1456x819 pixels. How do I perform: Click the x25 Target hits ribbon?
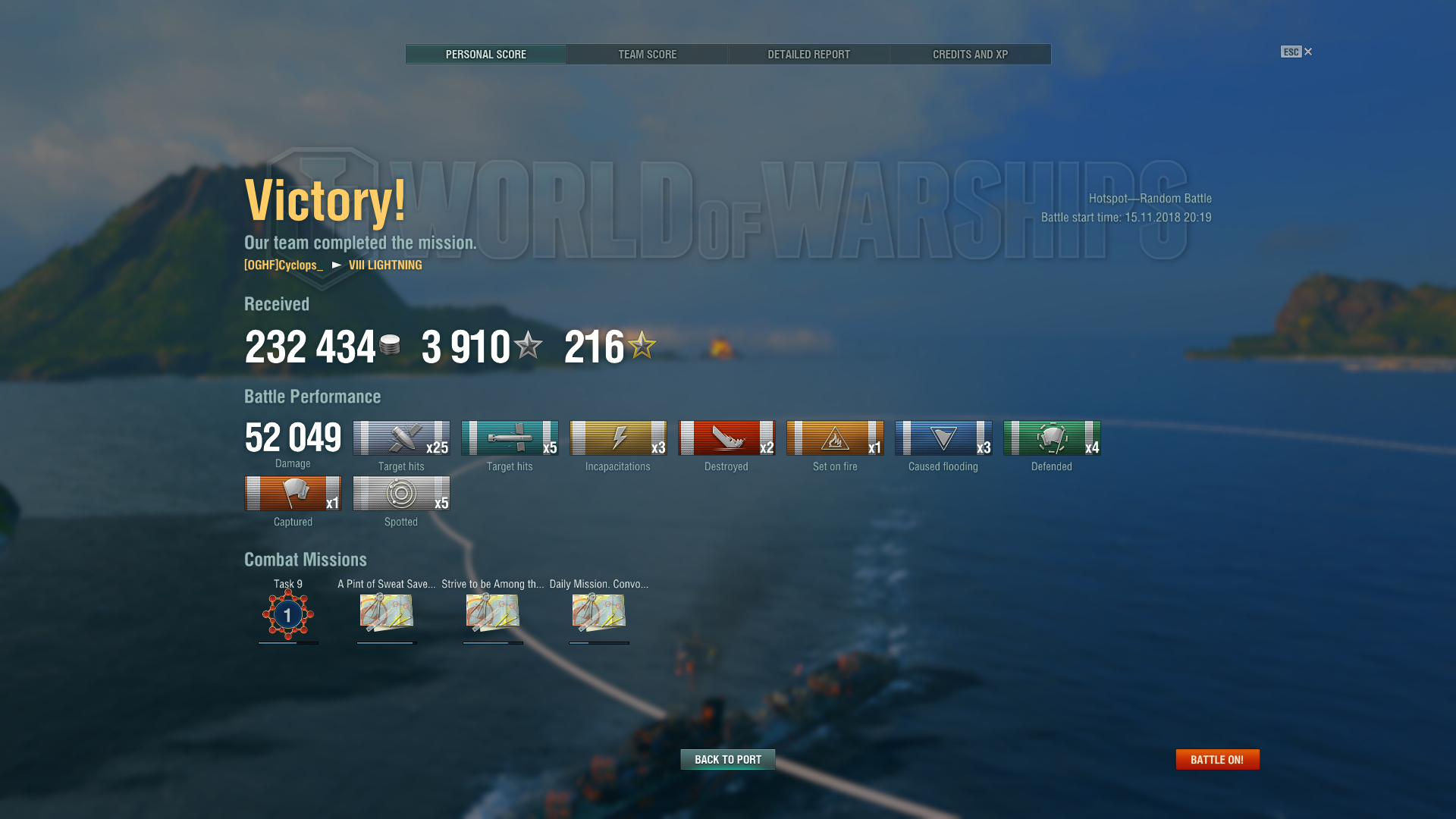(x=401, y=438)
